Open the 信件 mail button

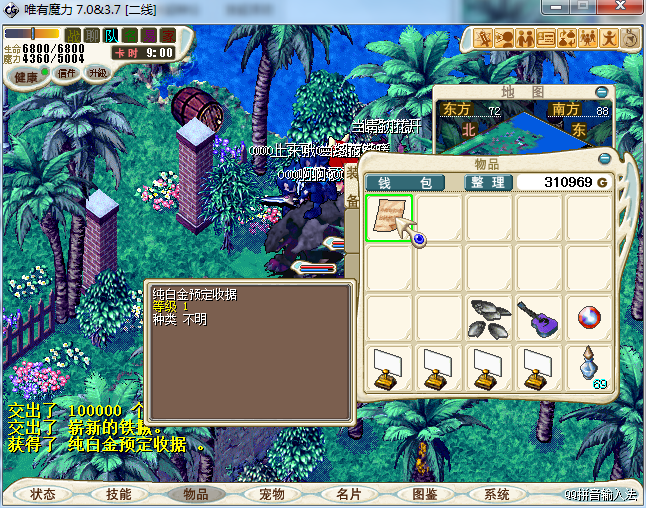click(x=67, y=73)
